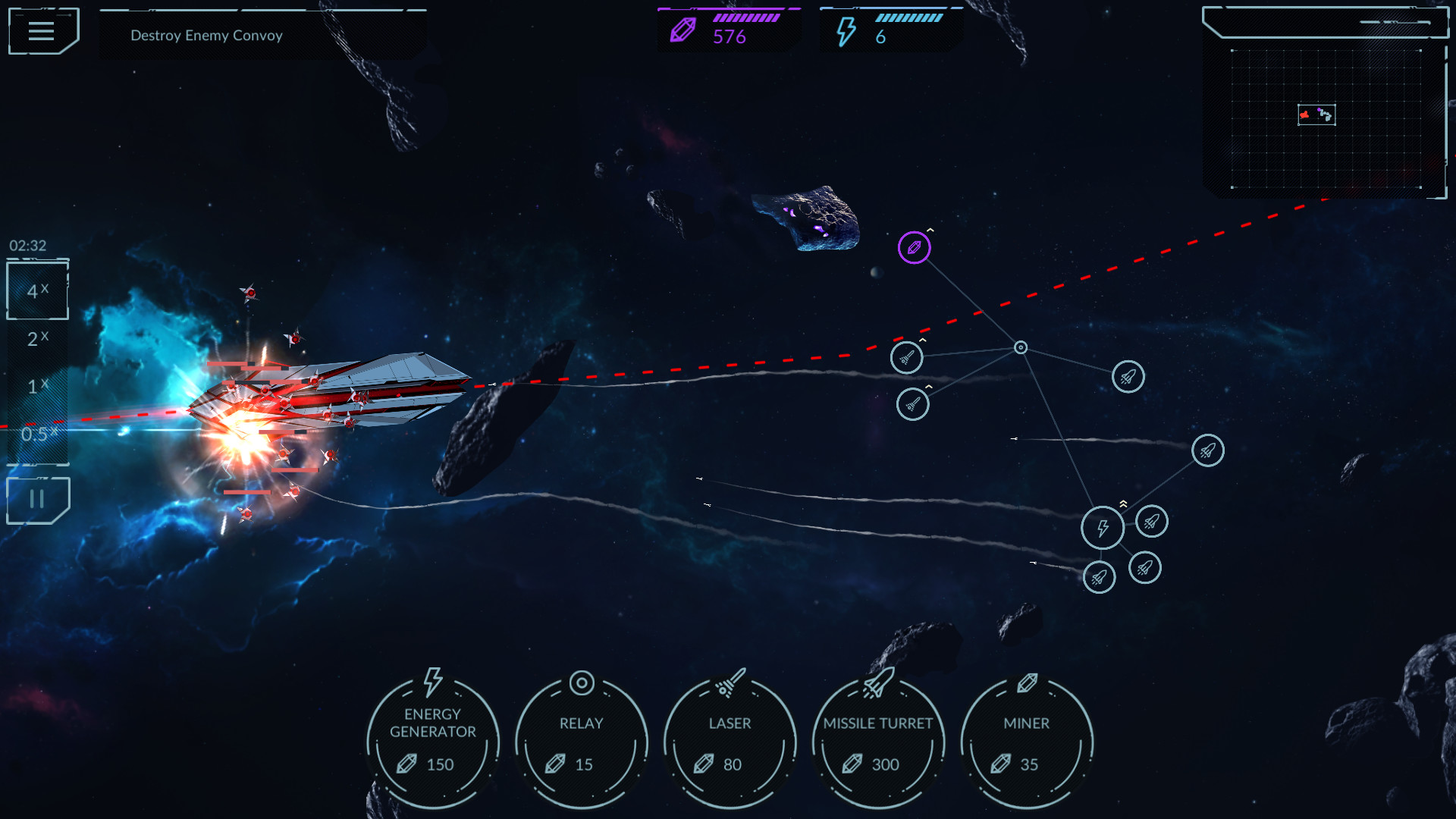Viewport: 1456px width, 819px height.
Task: Select the laser turret node below the miner
Action: tap(907, 356)
